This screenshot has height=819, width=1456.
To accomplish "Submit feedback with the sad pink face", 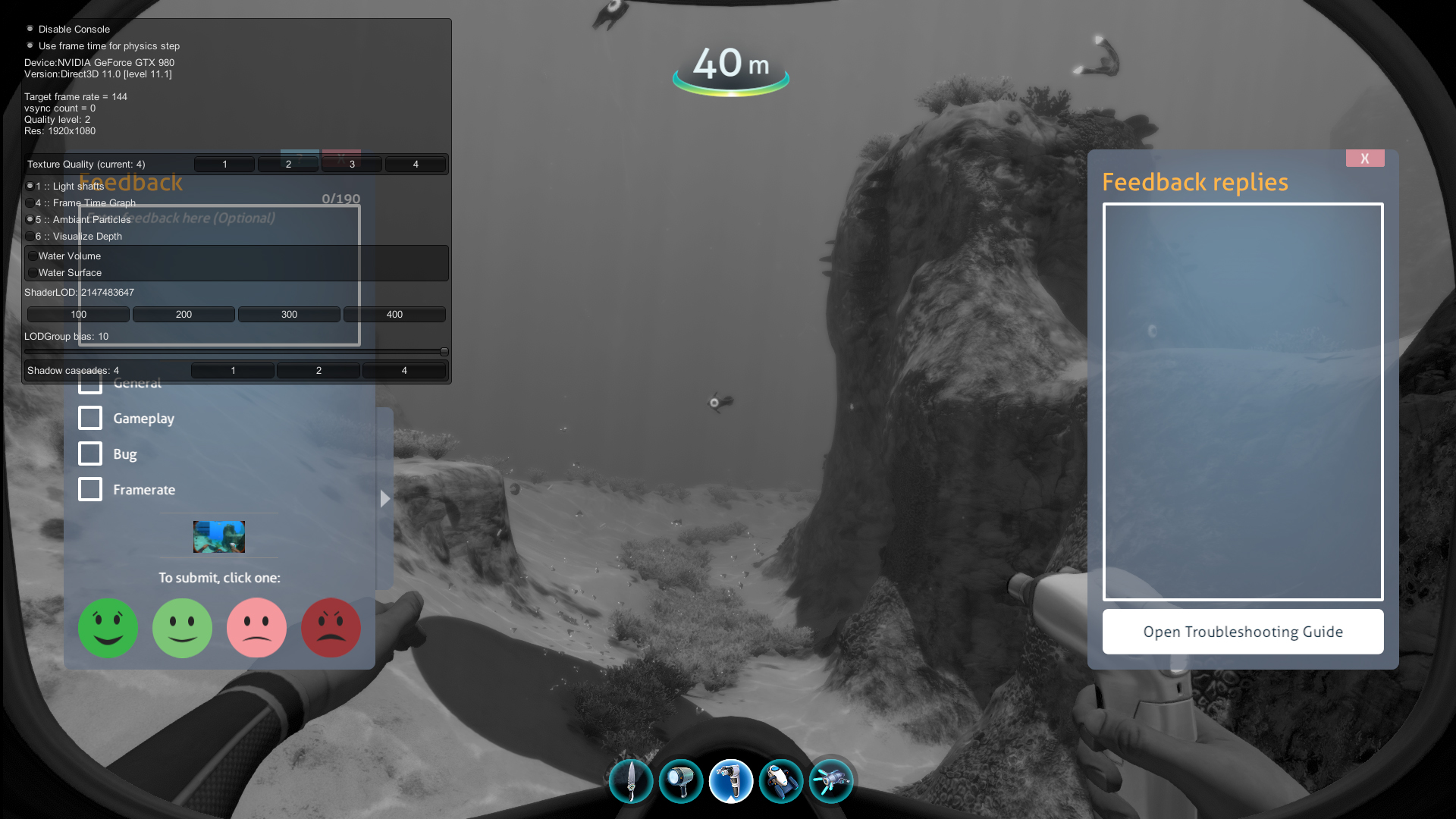I will (256, 628).
